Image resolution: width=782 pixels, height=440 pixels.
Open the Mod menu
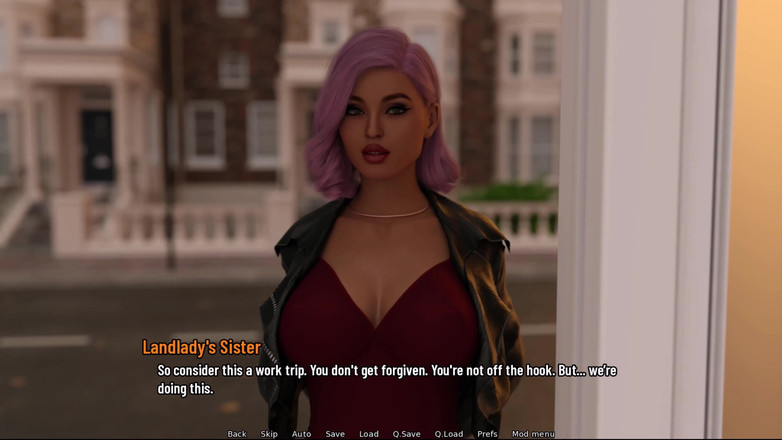click(x=533, y=434)
